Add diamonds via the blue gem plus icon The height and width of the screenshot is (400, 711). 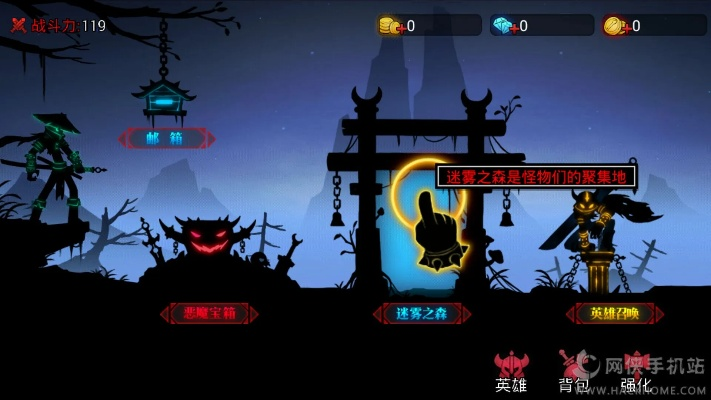pos(503,26)
